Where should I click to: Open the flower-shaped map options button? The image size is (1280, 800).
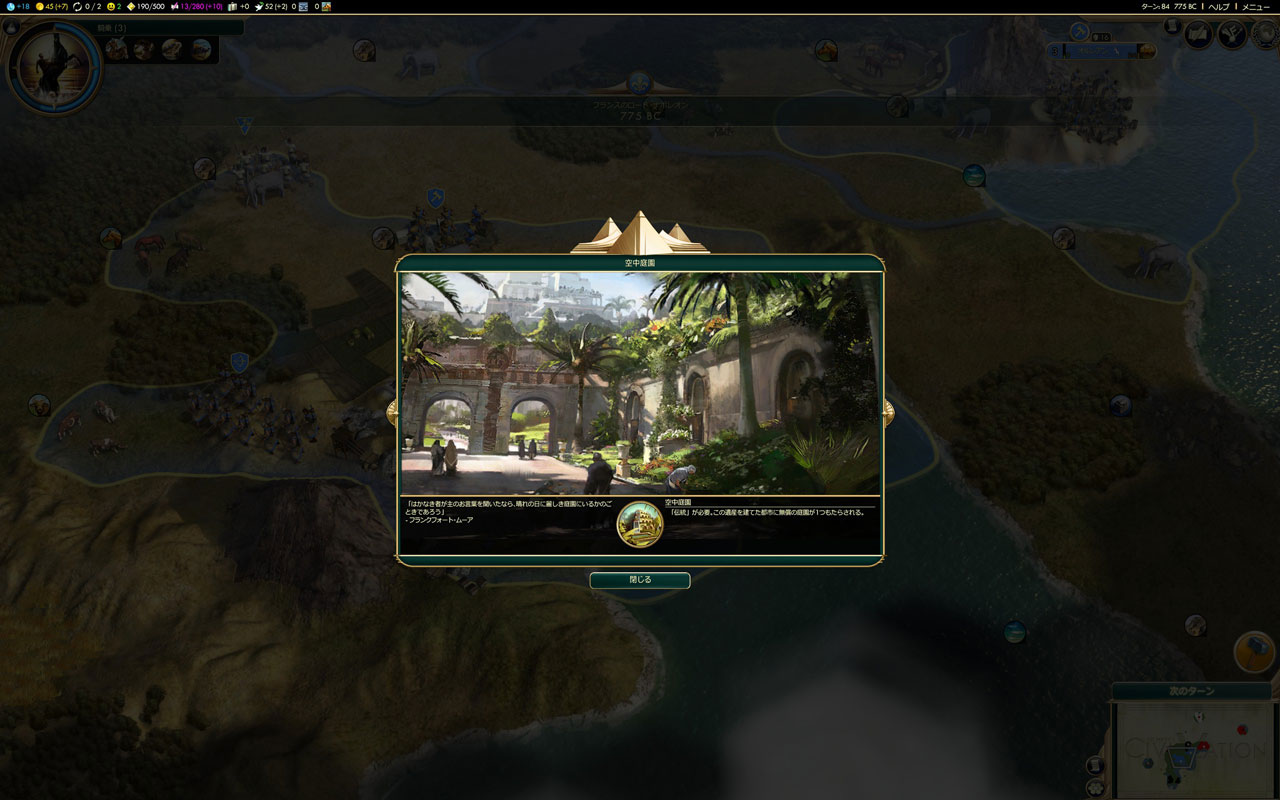[x=1097, y=786]
